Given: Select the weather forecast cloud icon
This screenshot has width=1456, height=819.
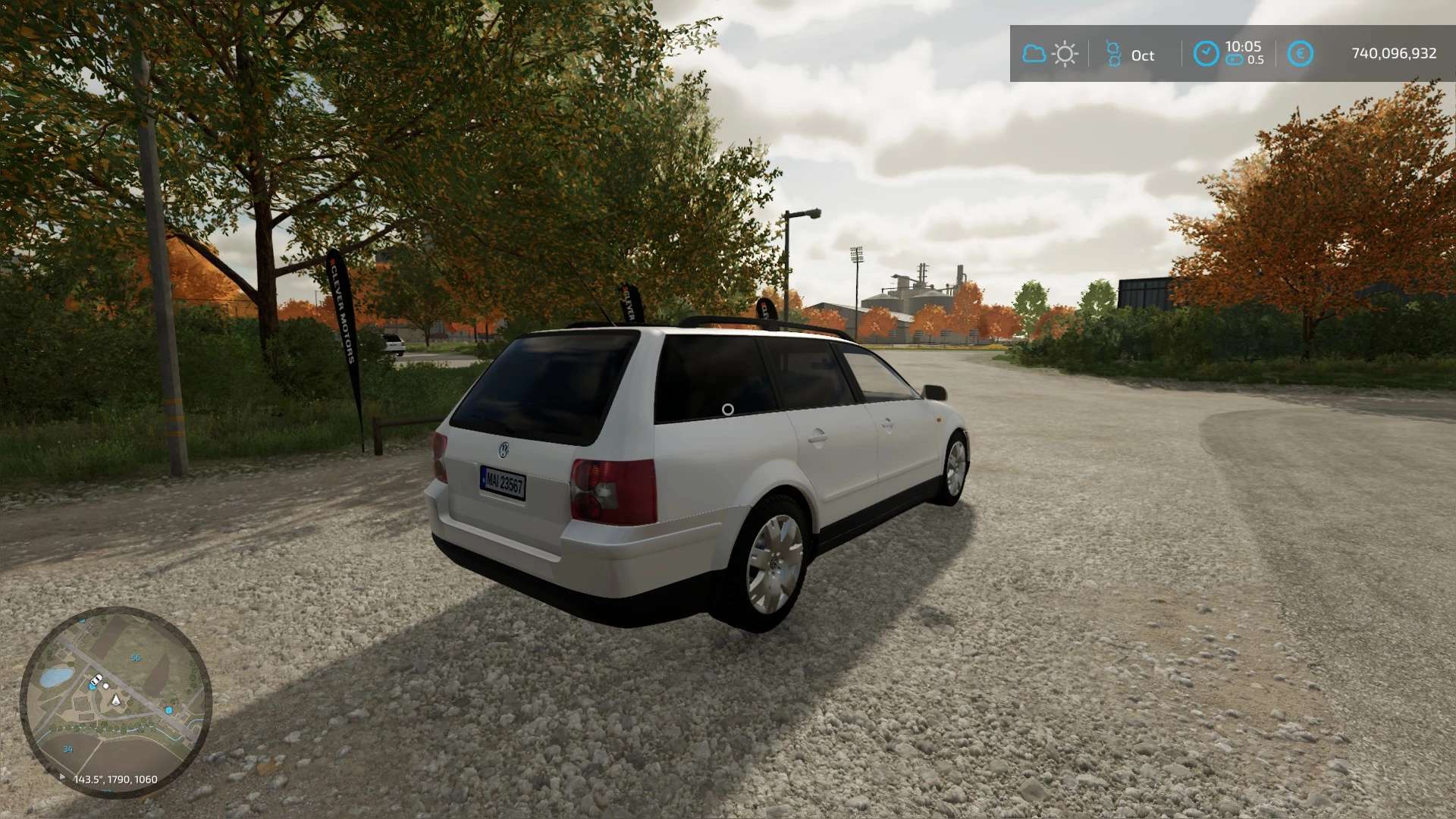Looking at the screenshot, I should (1034, 54).
